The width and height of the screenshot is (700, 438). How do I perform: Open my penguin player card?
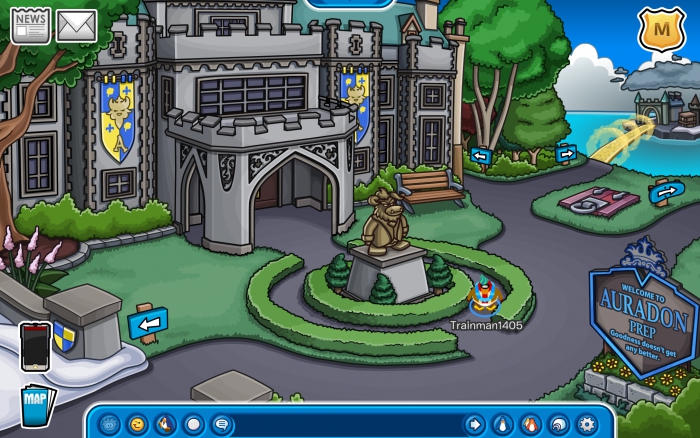[x=503, y=424]
